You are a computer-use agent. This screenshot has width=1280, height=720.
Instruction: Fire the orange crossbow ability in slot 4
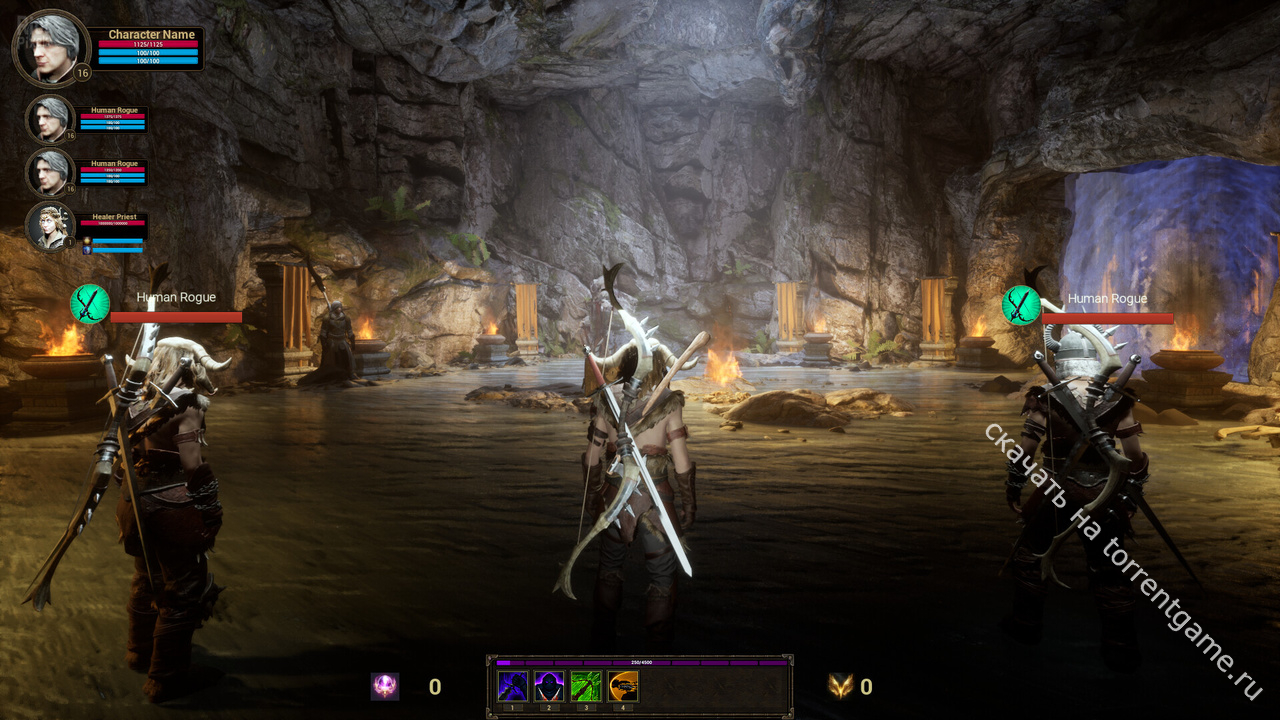point(623,686)
